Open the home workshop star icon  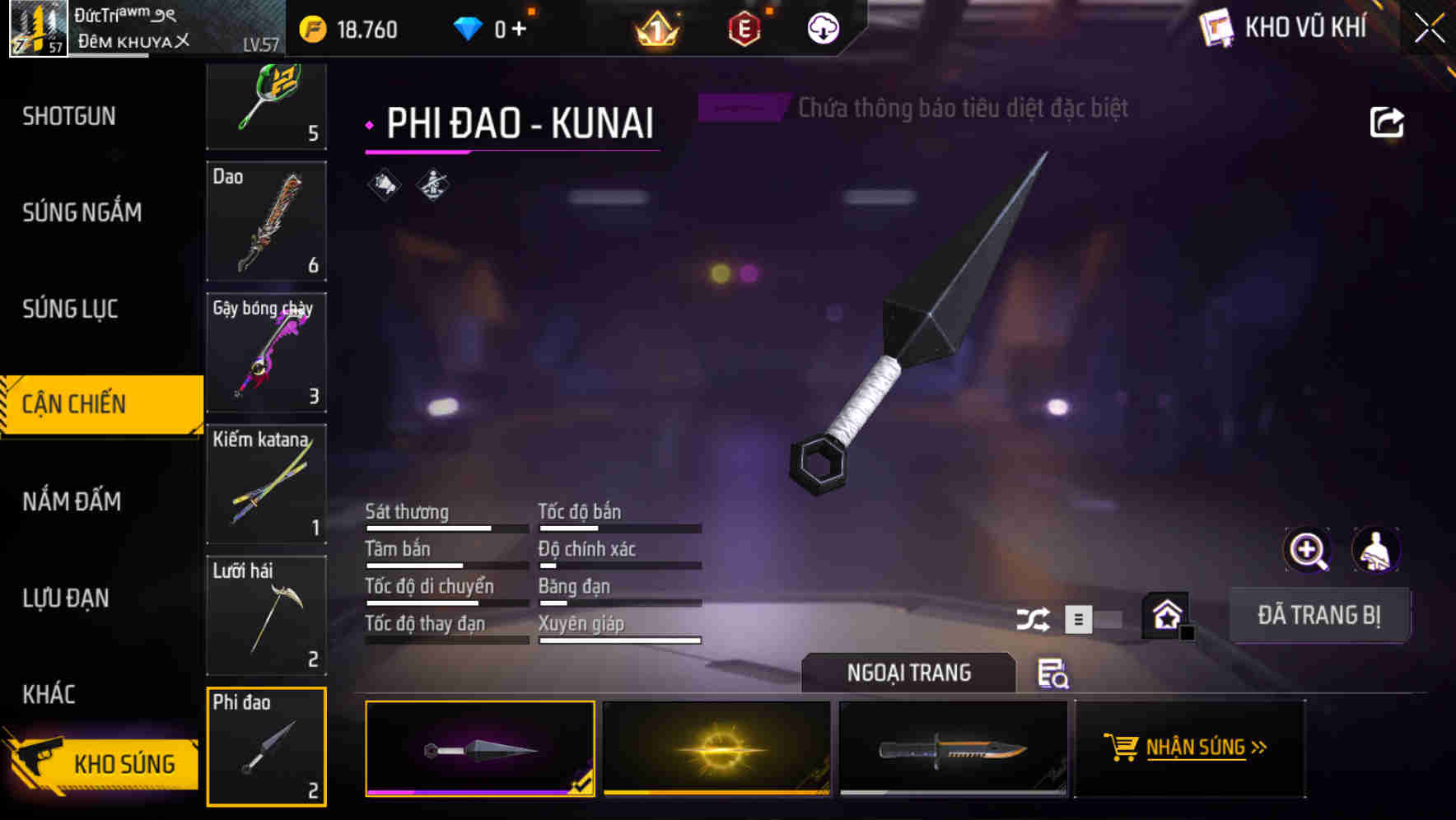pos(1165,613)
